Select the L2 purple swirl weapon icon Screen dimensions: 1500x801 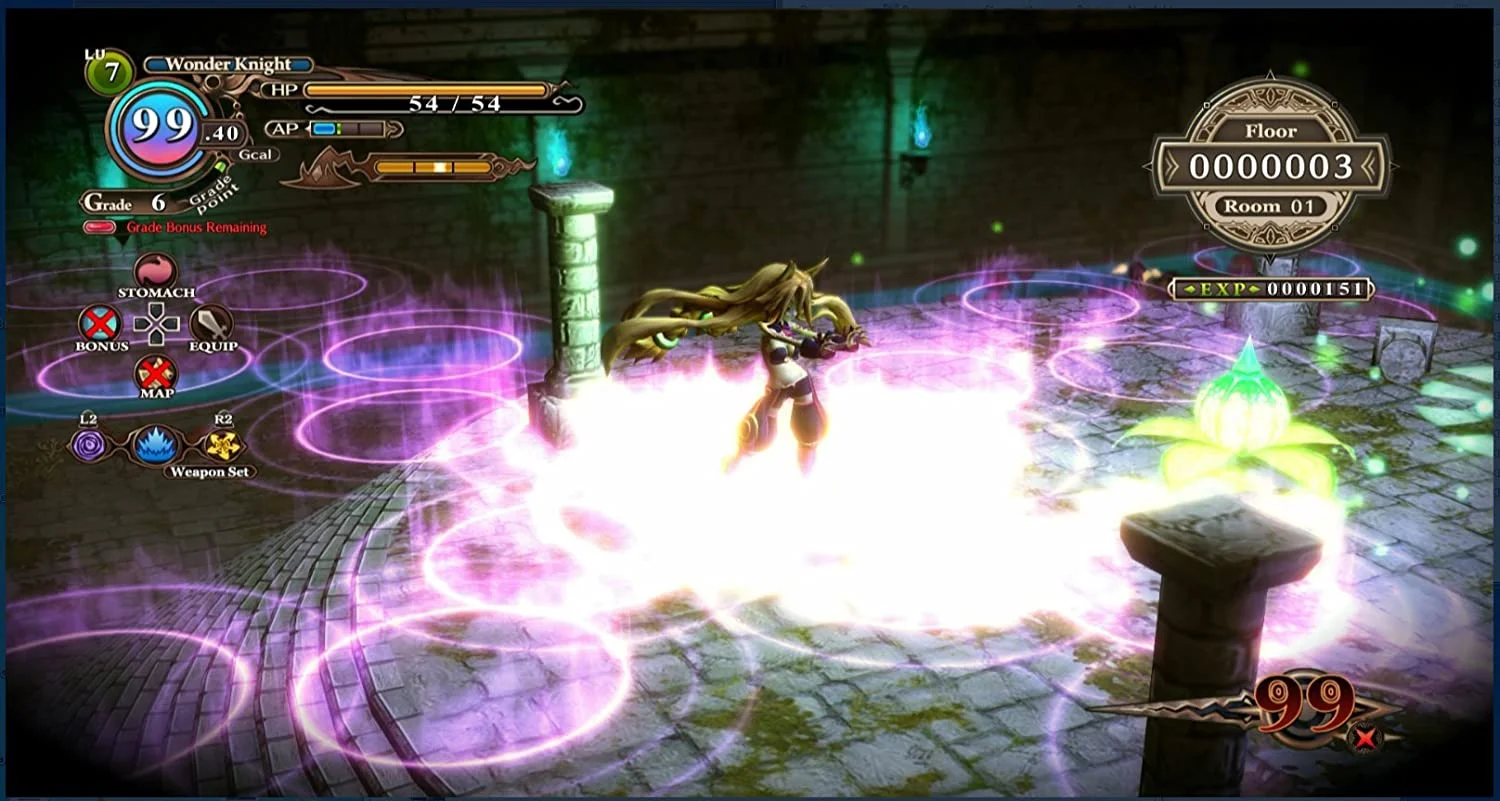(x=88, y=443)
